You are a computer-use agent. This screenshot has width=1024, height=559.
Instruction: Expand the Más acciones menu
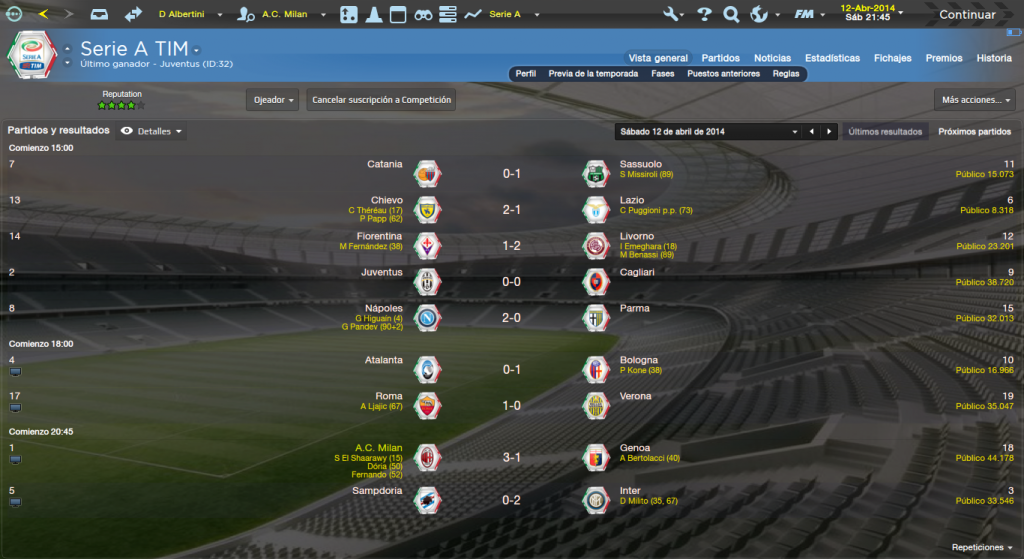[x=975, y=100]
